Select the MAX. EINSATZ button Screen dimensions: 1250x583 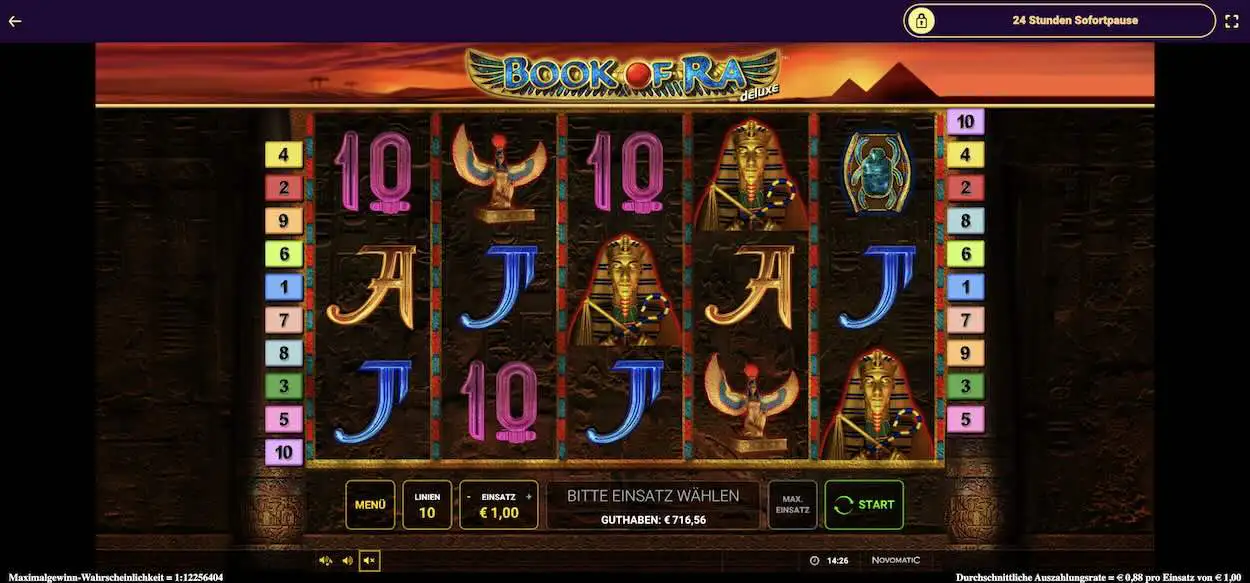[792, 505]
